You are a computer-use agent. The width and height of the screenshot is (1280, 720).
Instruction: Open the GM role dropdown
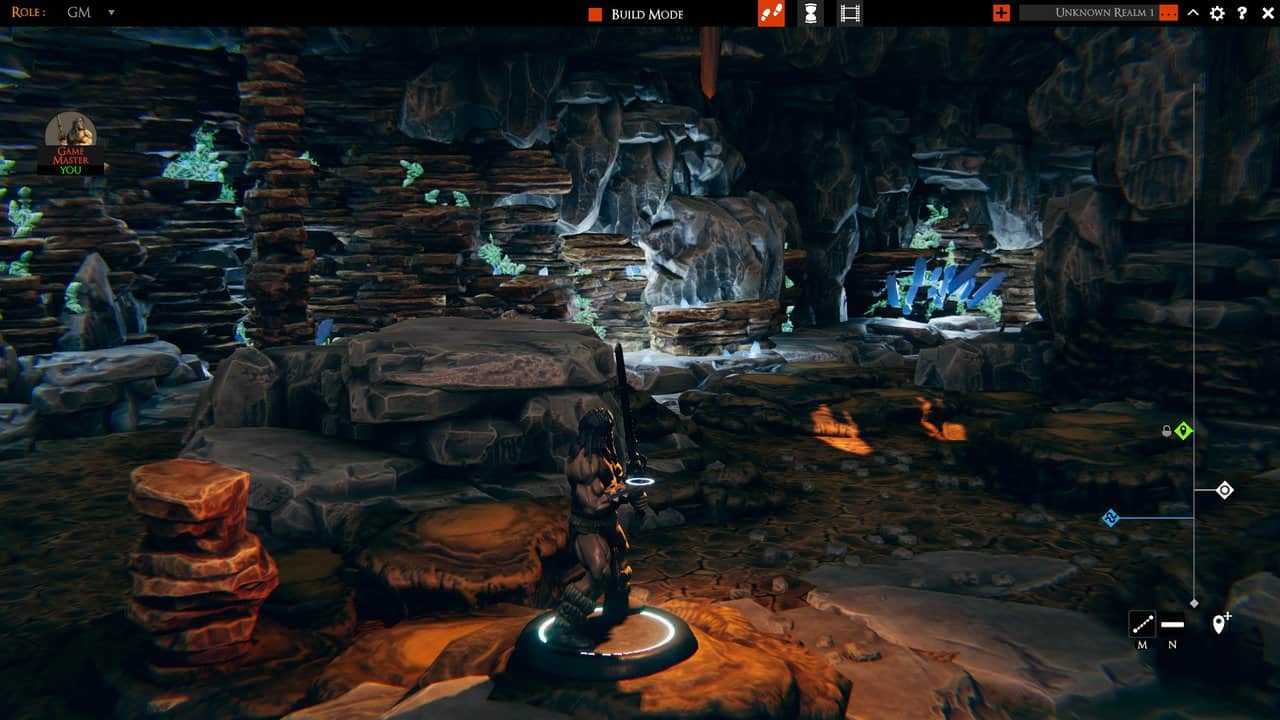click(x=91, y=12)
